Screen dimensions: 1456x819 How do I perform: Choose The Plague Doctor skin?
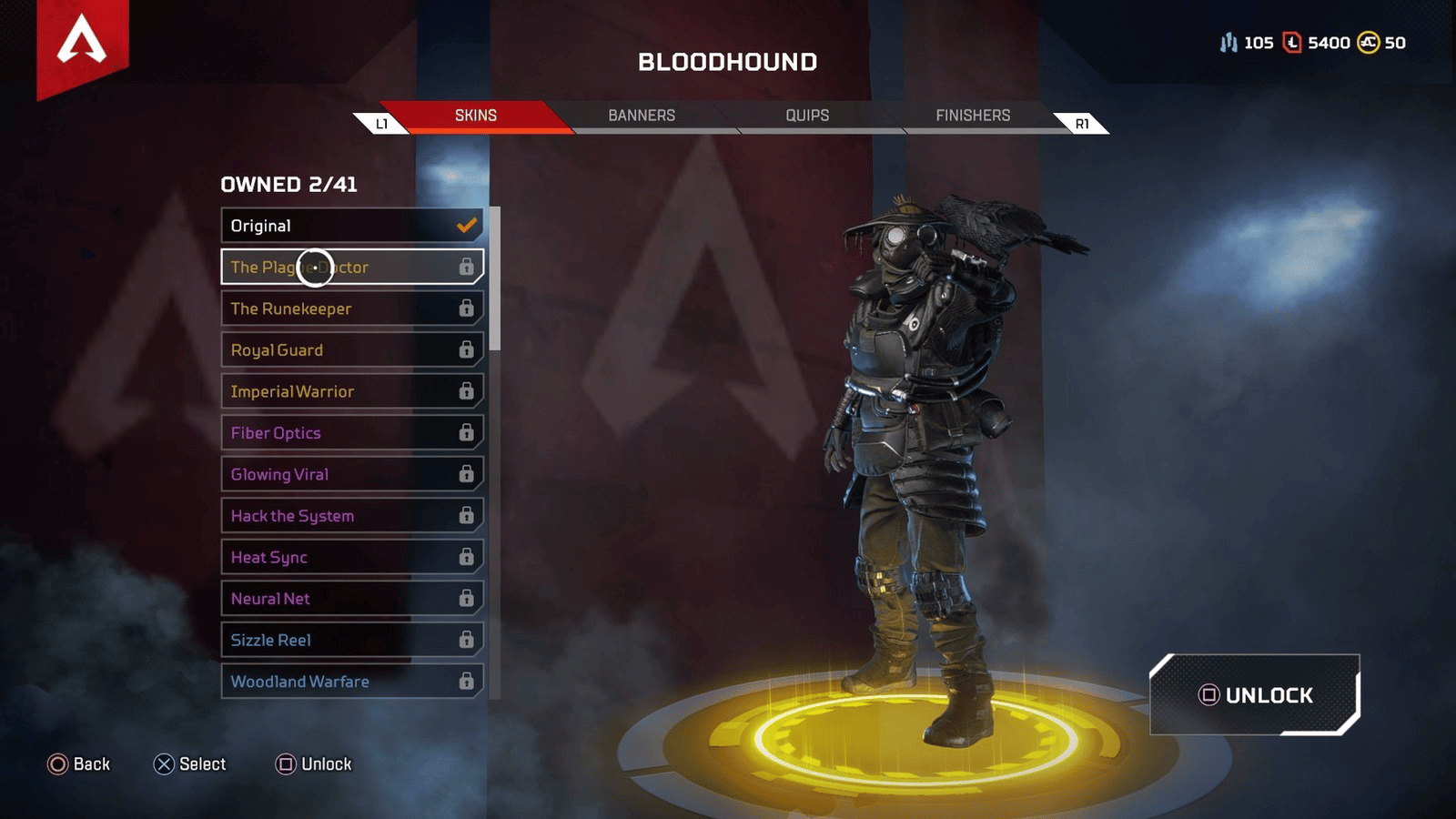[351, 268]
